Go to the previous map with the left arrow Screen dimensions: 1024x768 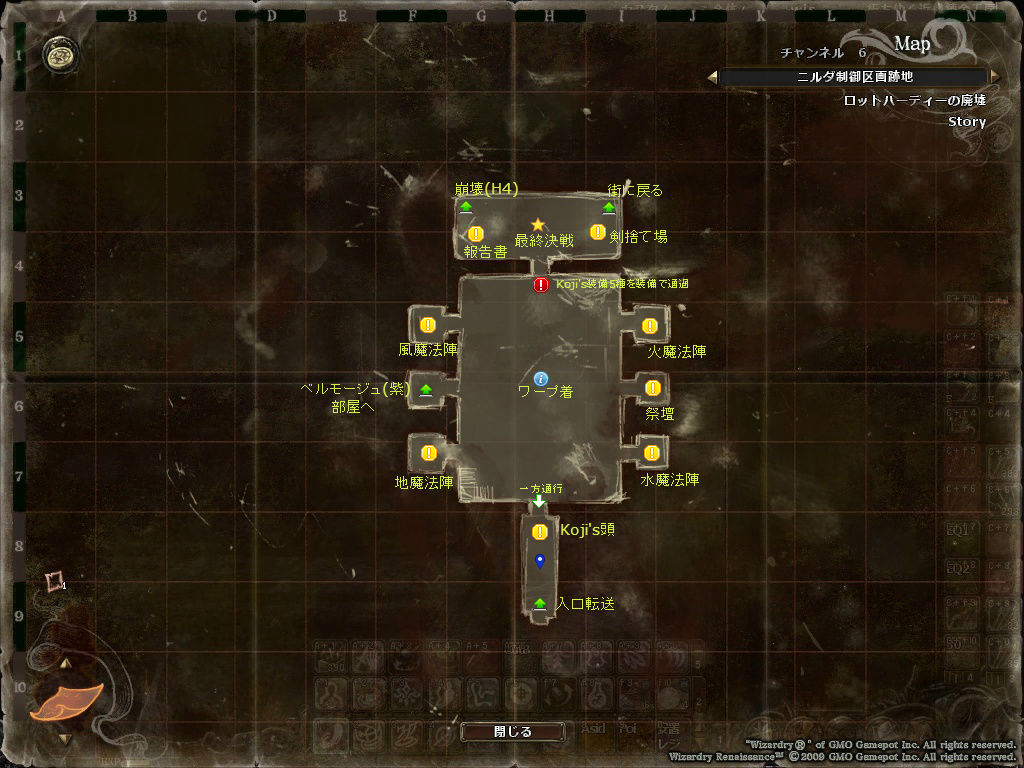coord(712,77)
